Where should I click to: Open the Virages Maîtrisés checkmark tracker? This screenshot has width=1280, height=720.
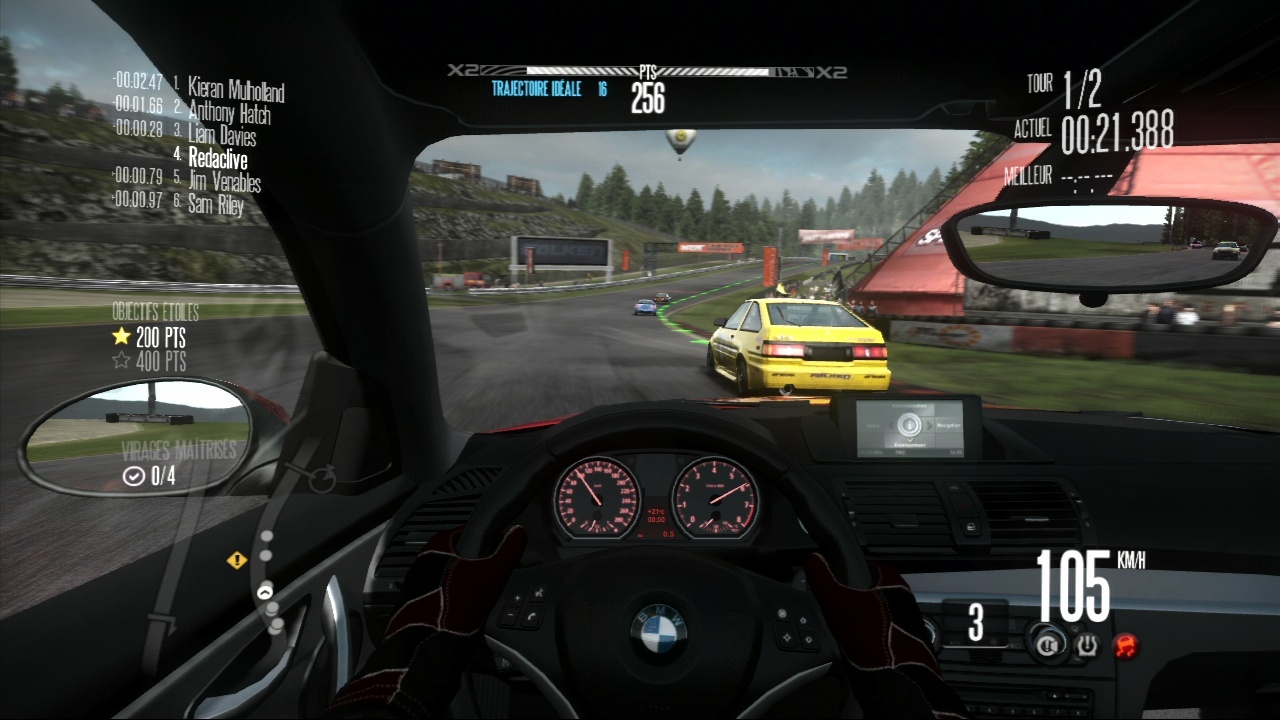(x=150, y=477)
